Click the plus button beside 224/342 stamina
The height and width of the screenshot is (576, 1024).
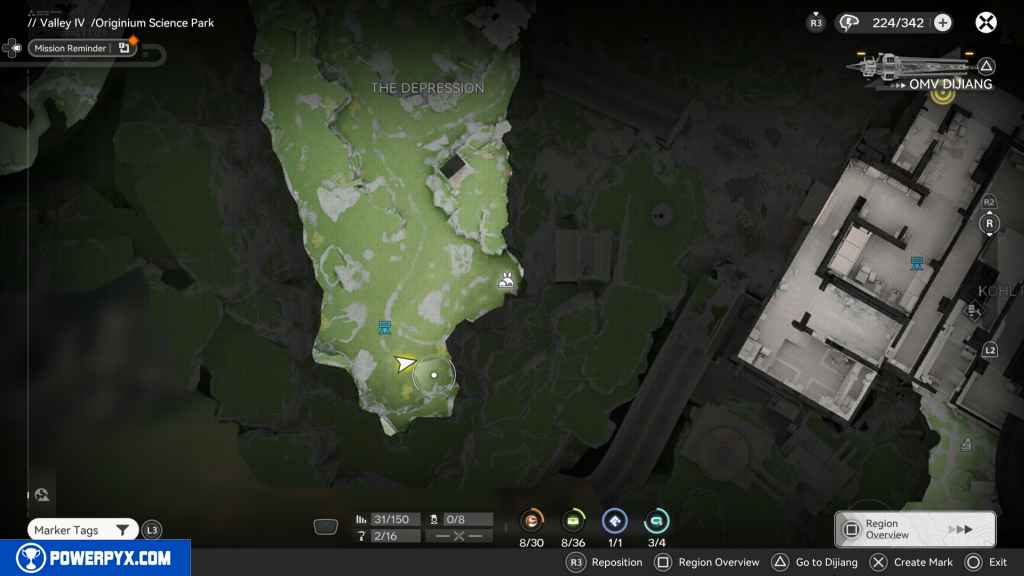[x=942, y=23]
